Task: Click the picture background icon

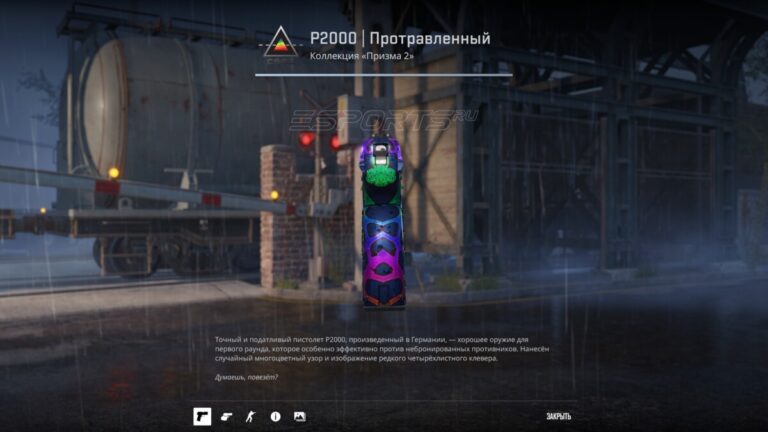Action: pyautogui.click(x=299, y=416)
